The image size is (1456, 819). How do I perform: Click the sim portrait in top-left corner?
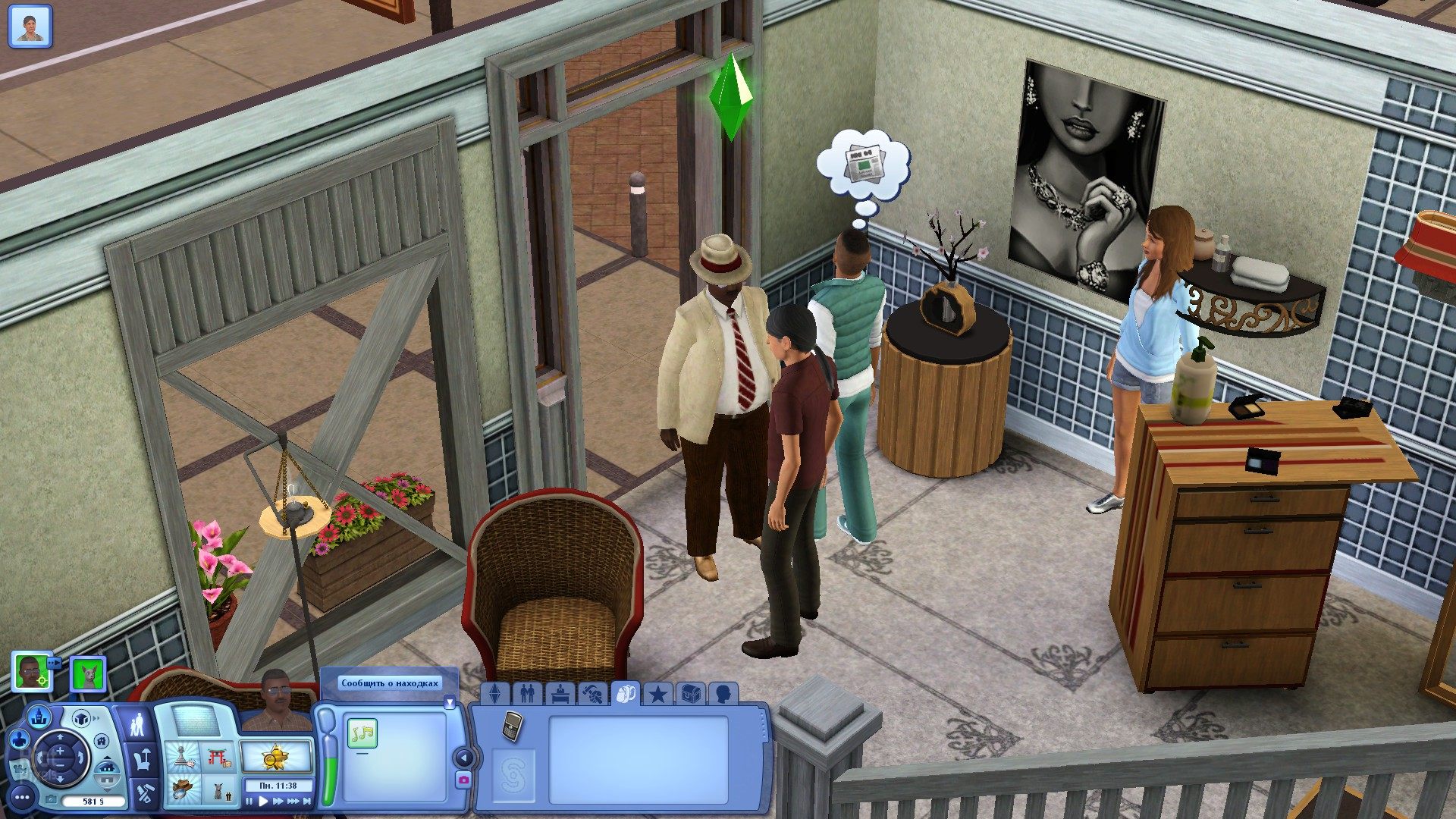click(30, 26)
